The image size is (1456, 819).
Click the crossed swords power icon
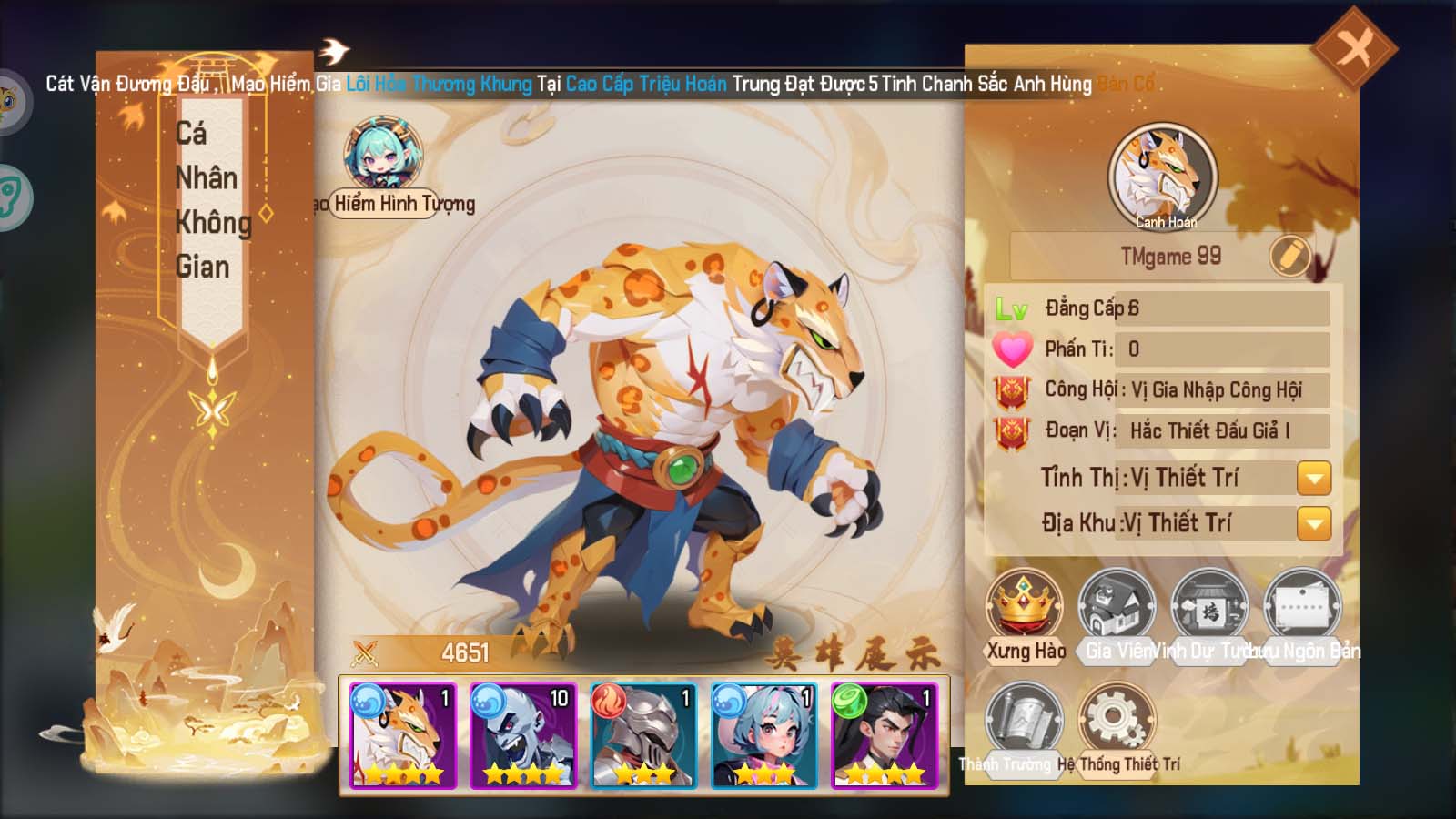point(365,652)
